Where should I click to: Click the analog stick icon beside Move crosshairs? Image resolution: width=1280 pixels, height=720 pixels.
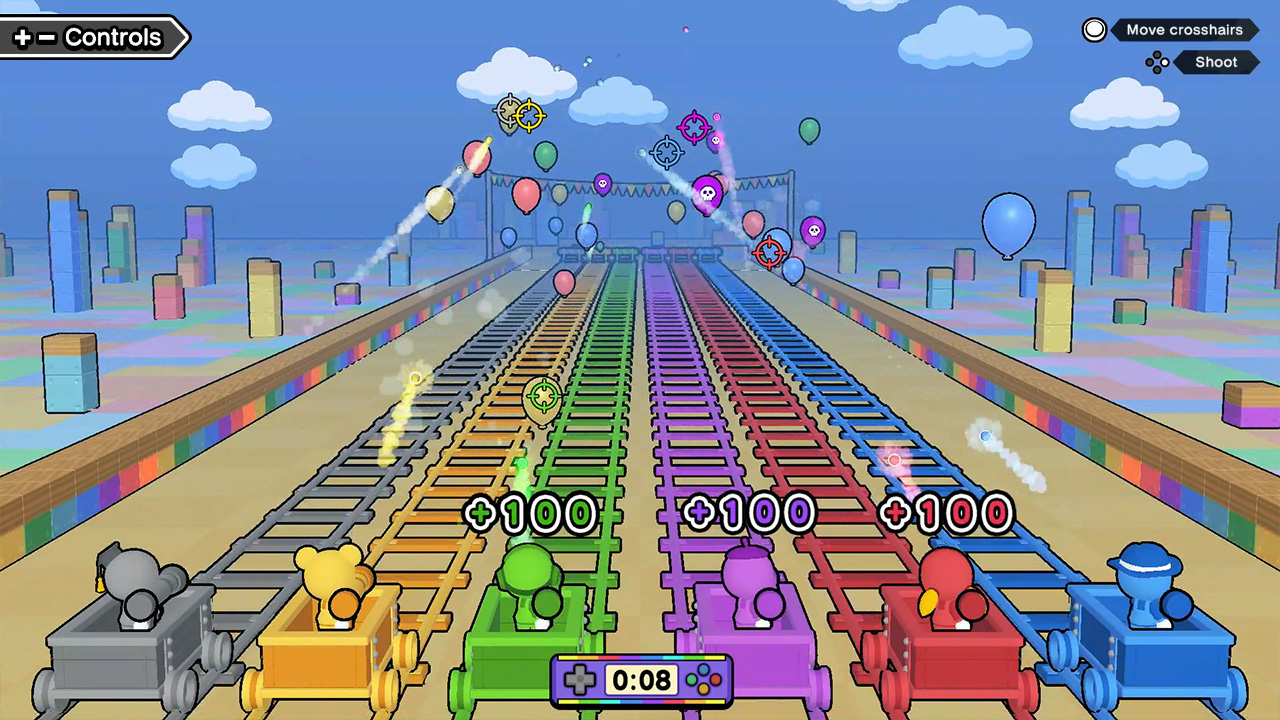pos(1095,30)
